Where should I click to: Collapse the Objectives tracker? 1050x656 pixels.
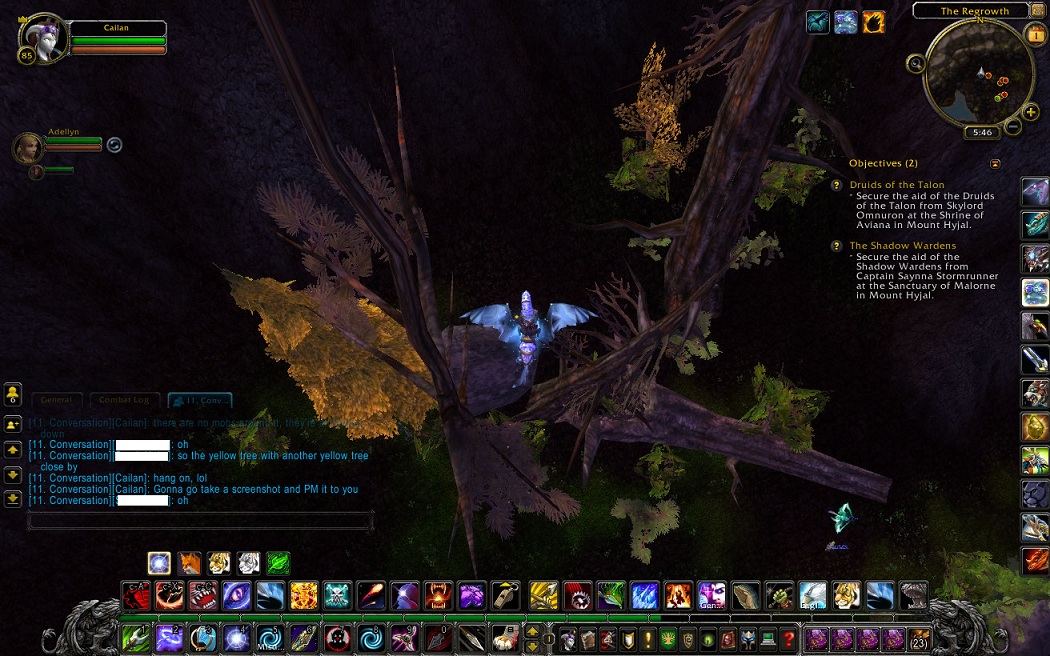tap(995, 163)
